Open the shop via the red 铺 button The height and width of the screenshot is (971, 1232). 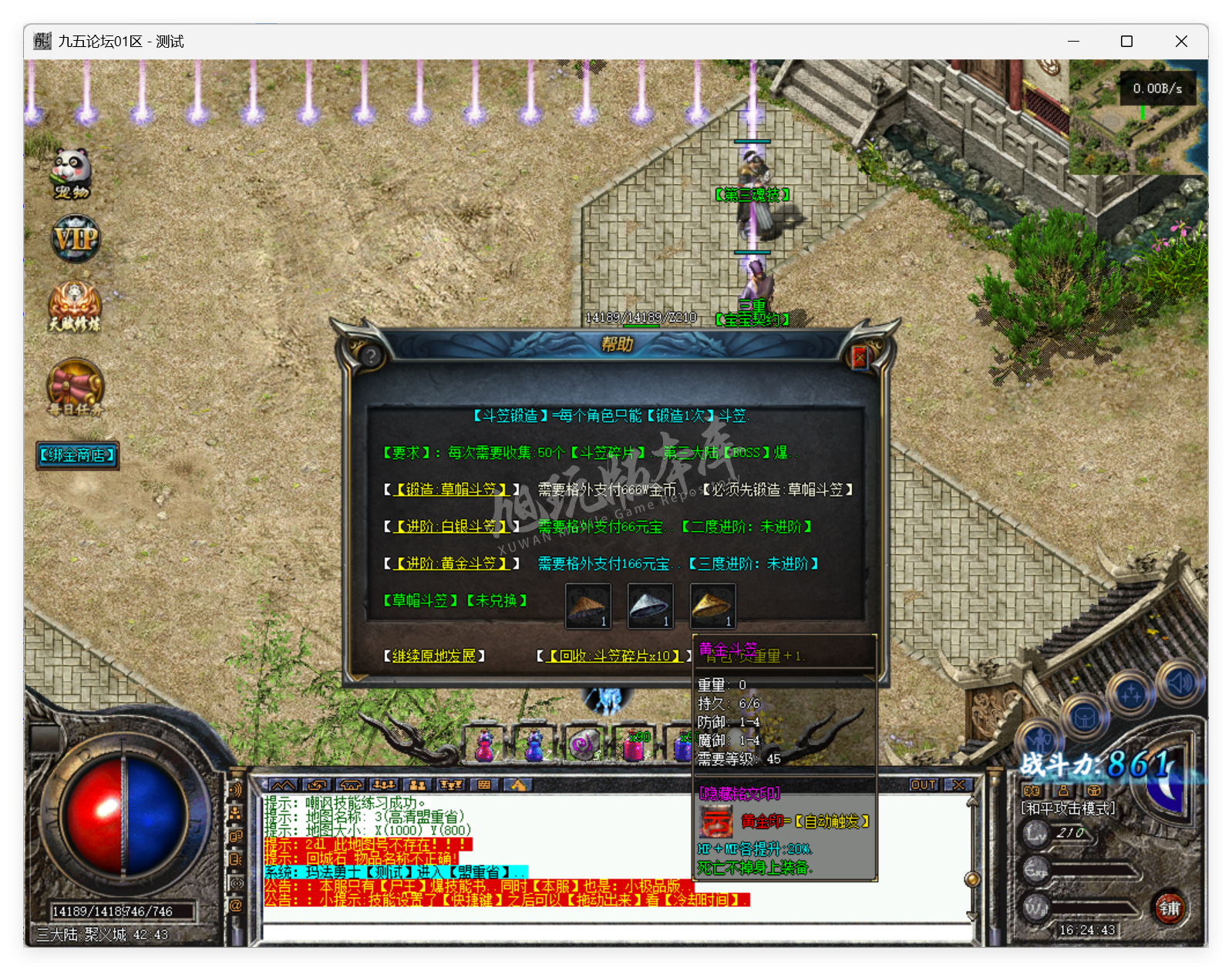click(x=1170, y=909)
